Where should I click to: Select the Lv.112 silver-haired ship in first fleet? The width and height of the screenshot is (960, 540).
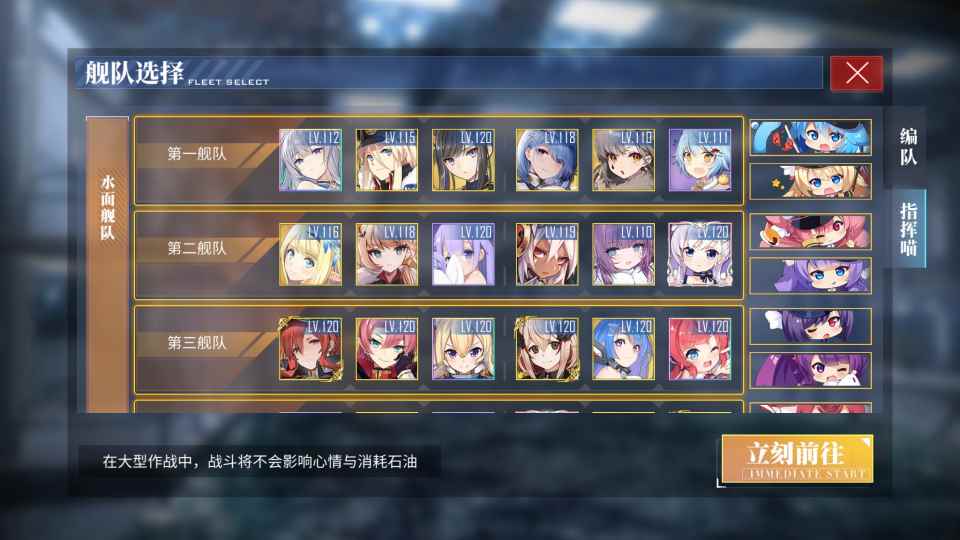(x=310, y=160)
